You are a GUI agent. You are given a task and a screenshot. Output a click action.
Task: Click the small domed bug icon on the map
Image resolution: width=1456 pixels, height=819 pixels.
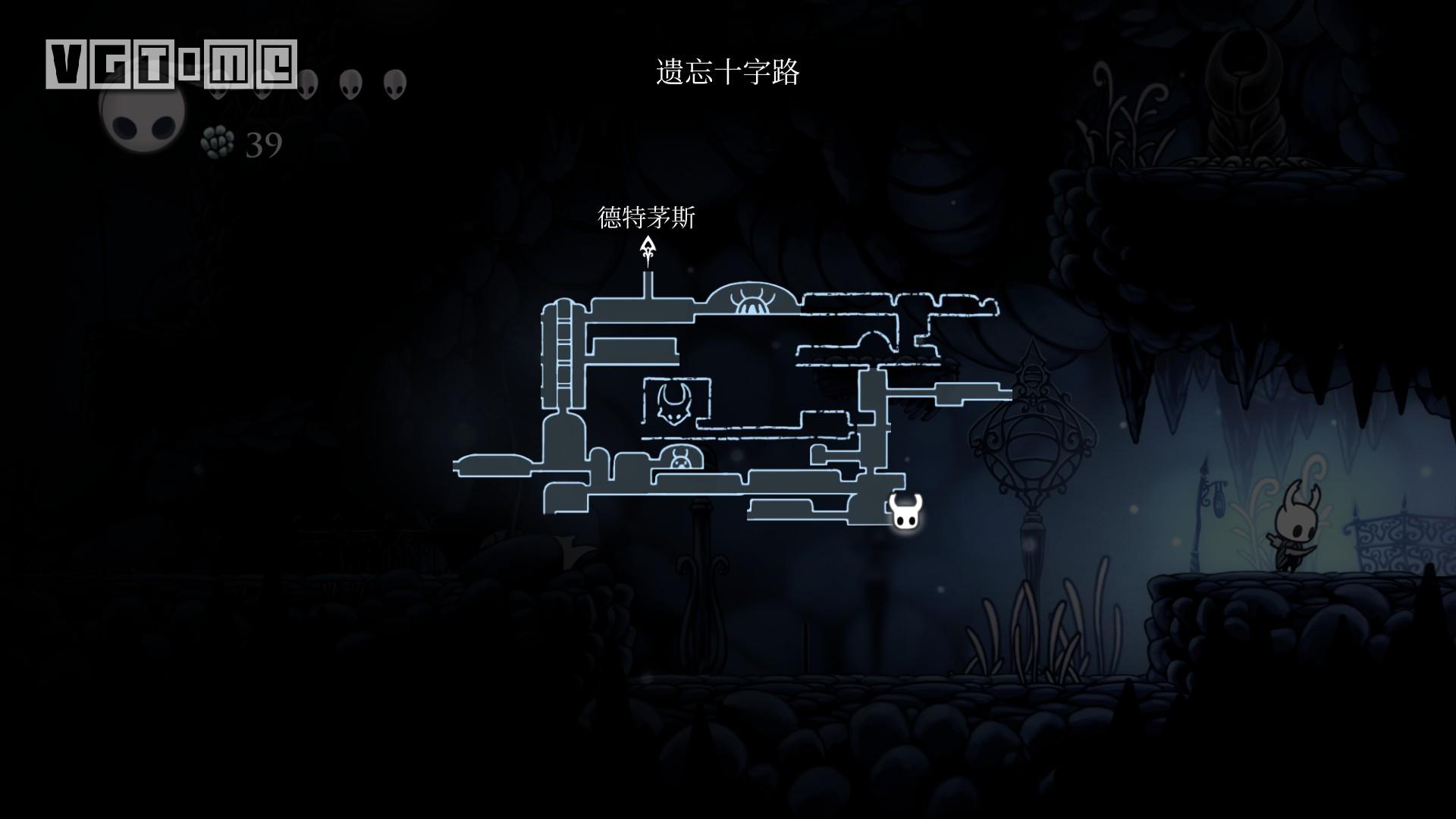[x=679, y=460]
